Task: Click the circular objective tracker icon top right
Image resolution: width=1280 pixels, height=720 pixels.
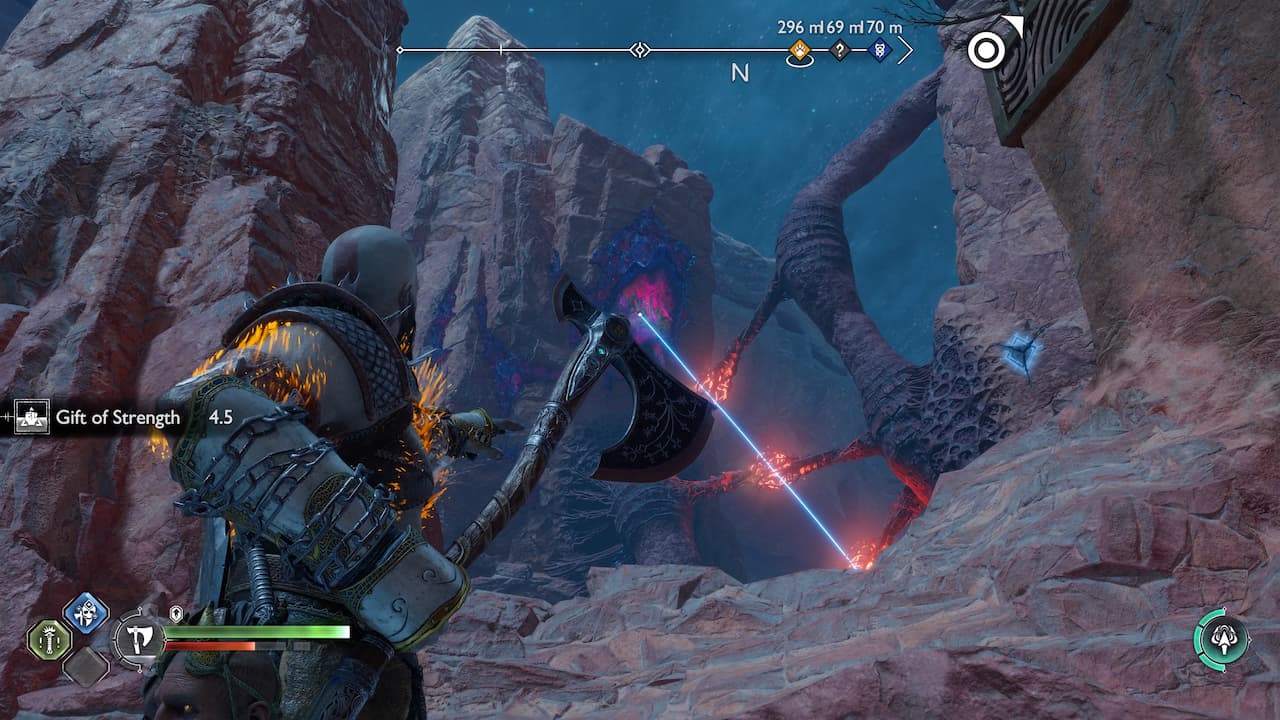Action: (989, 51)
